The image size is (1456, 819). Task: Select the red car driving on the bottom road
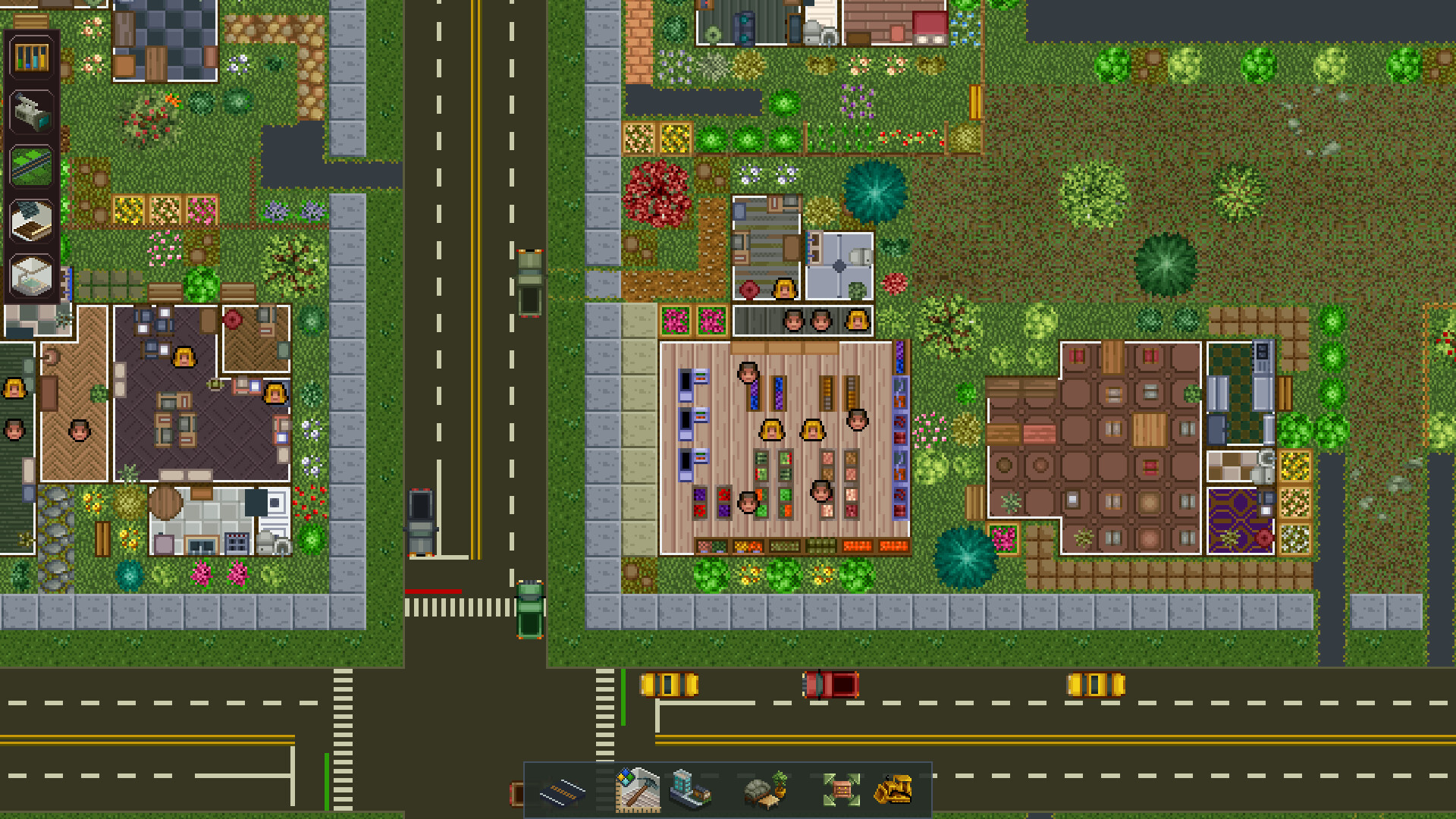point(832,683)
